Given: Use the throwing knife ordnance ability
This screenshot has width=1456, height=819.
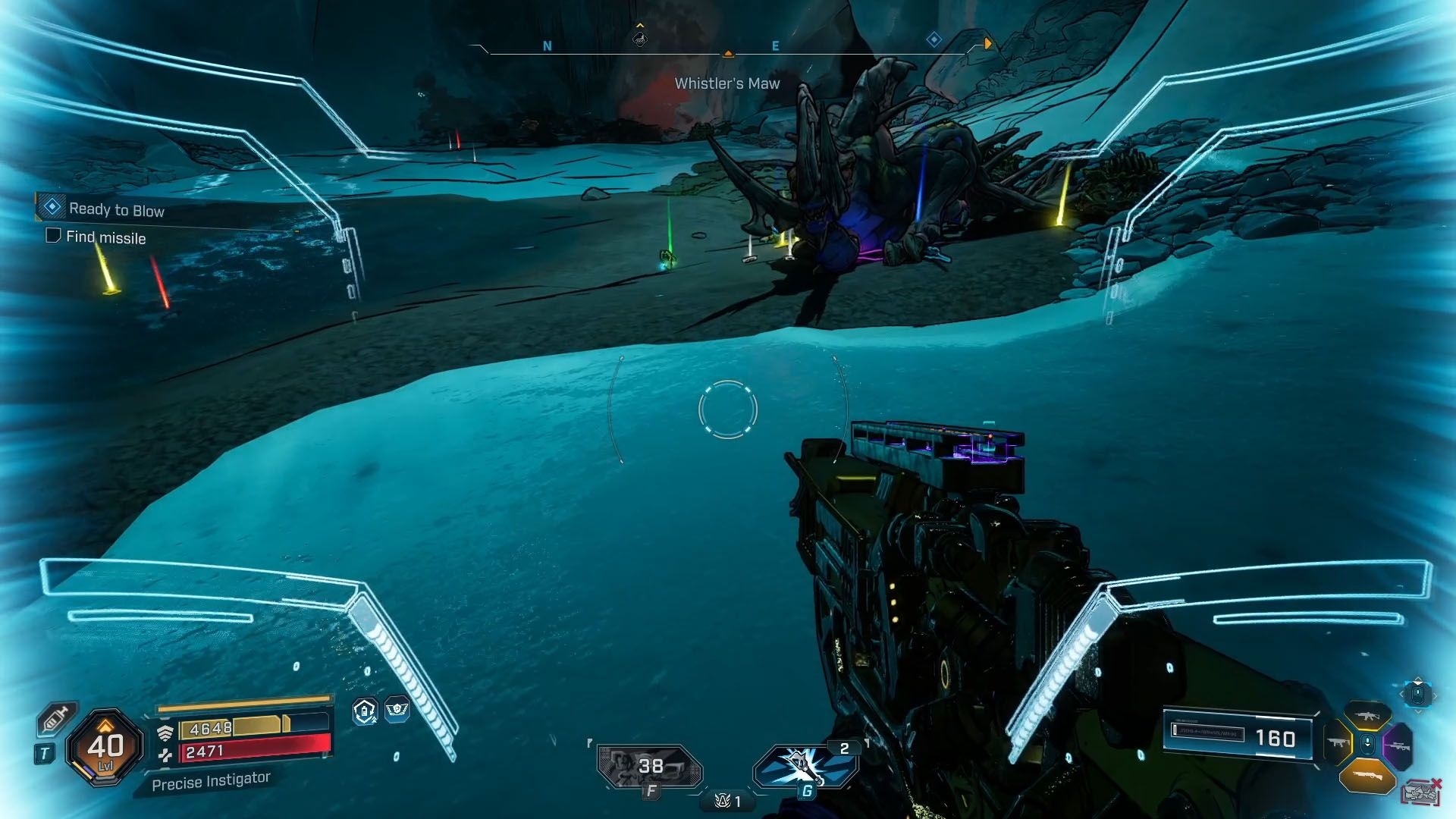Looking at the screenshot, I should pos(805,766).
